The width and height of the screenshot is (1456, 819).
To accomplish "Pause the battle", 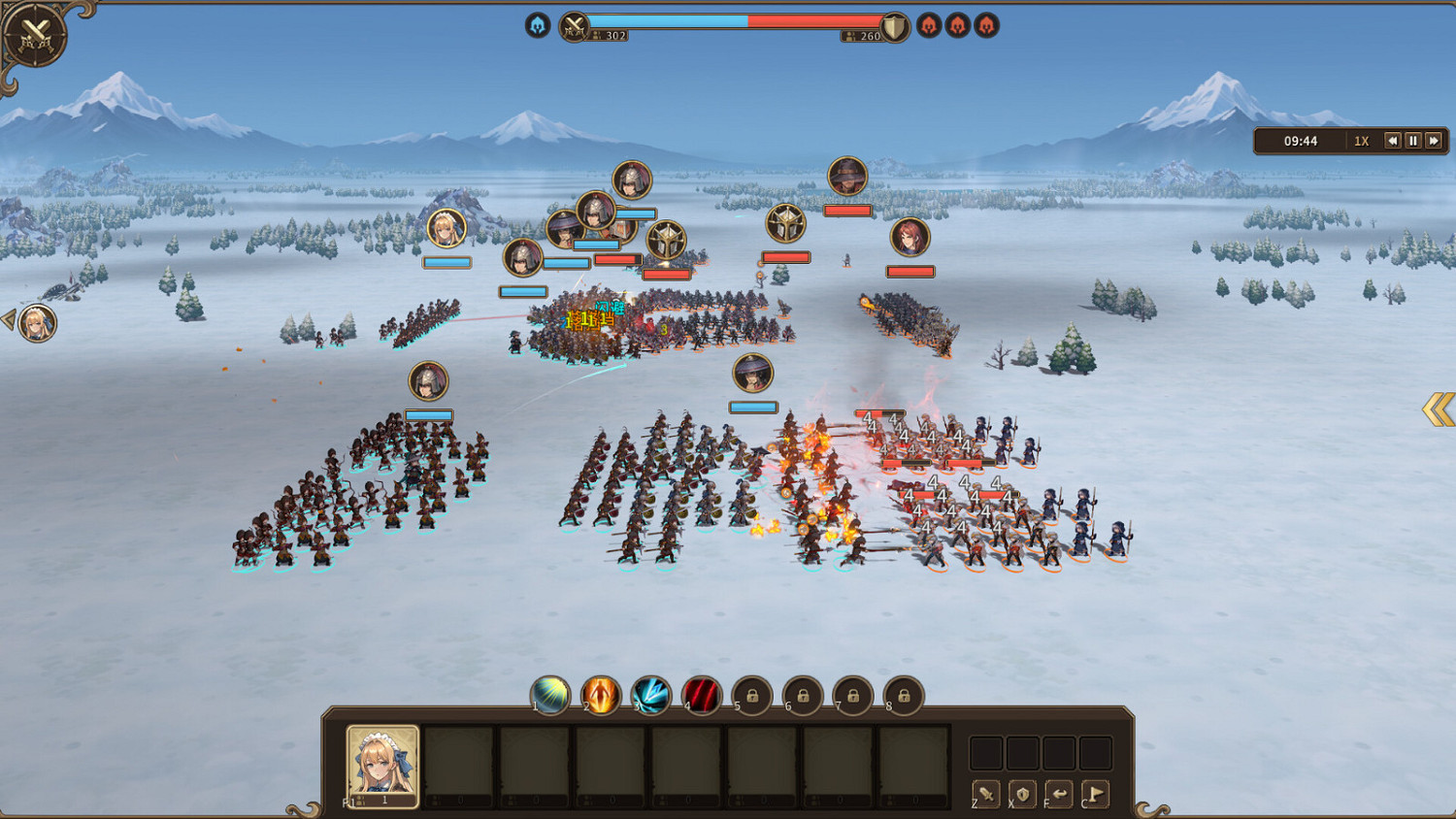I will click(1413, 141).
